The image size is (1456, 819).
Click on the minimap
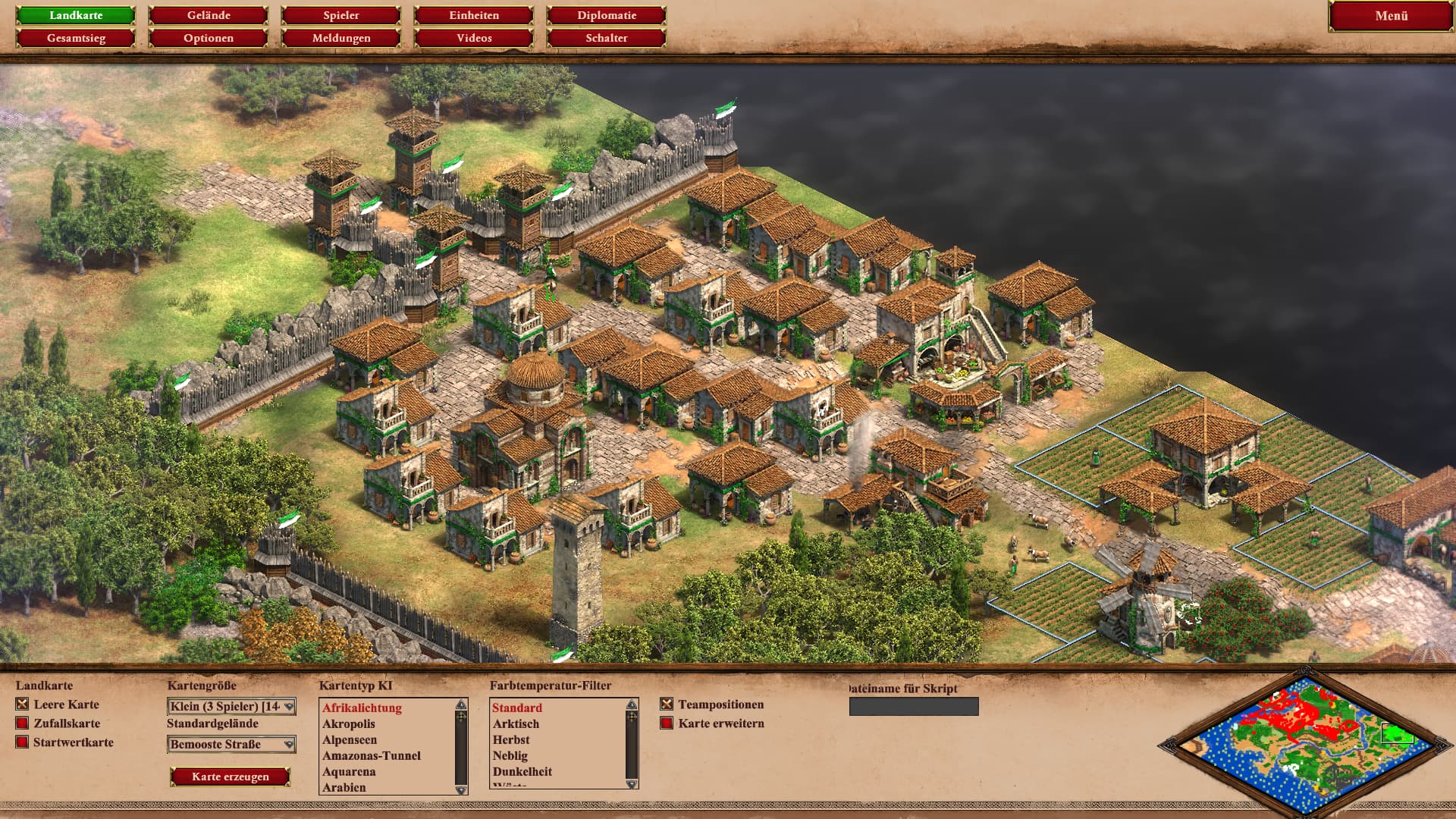coord(1304,741)
